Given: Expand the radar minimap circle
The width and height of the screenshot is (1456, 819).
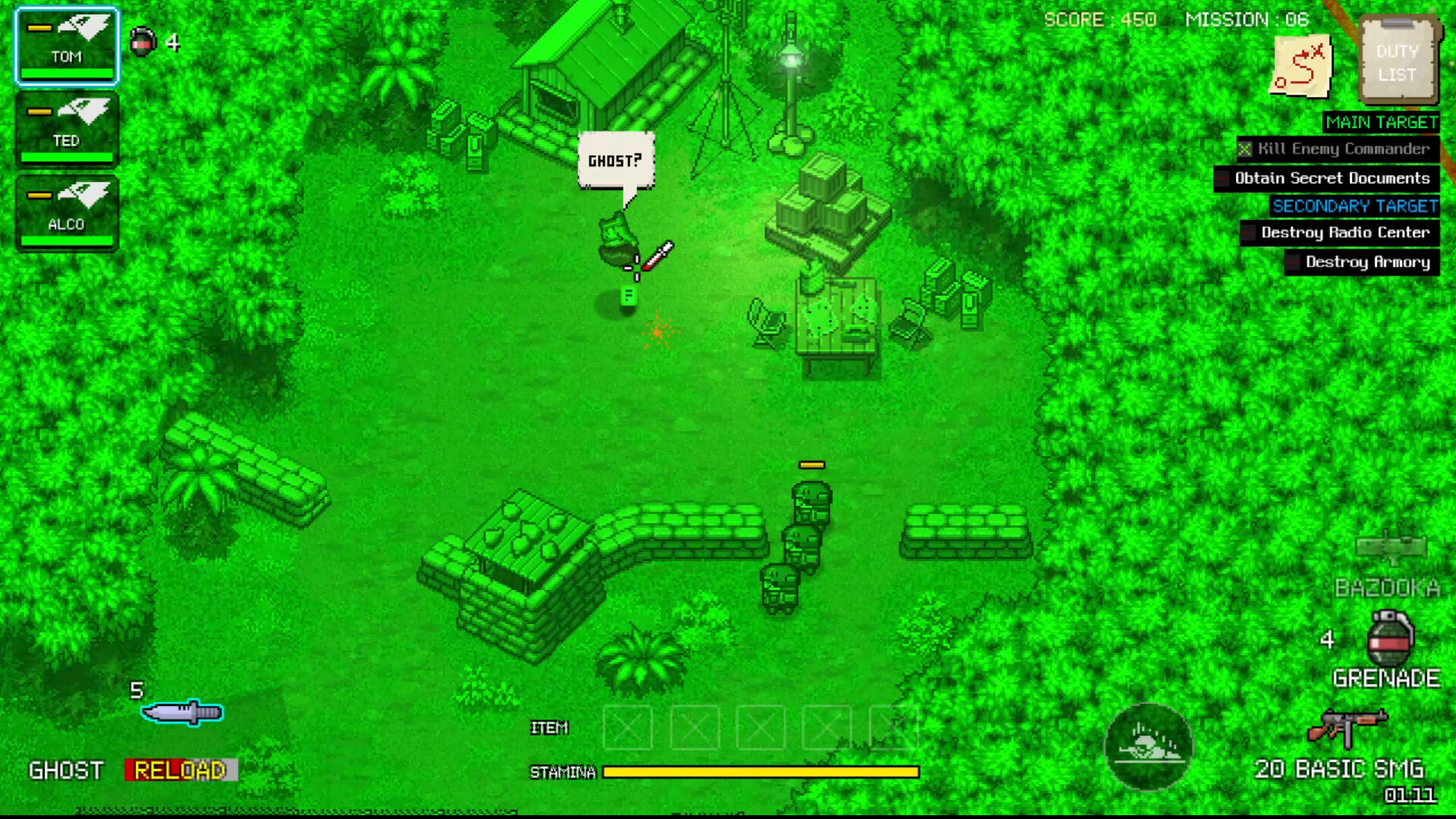Looking at the screenshot, I should 1150,748.
